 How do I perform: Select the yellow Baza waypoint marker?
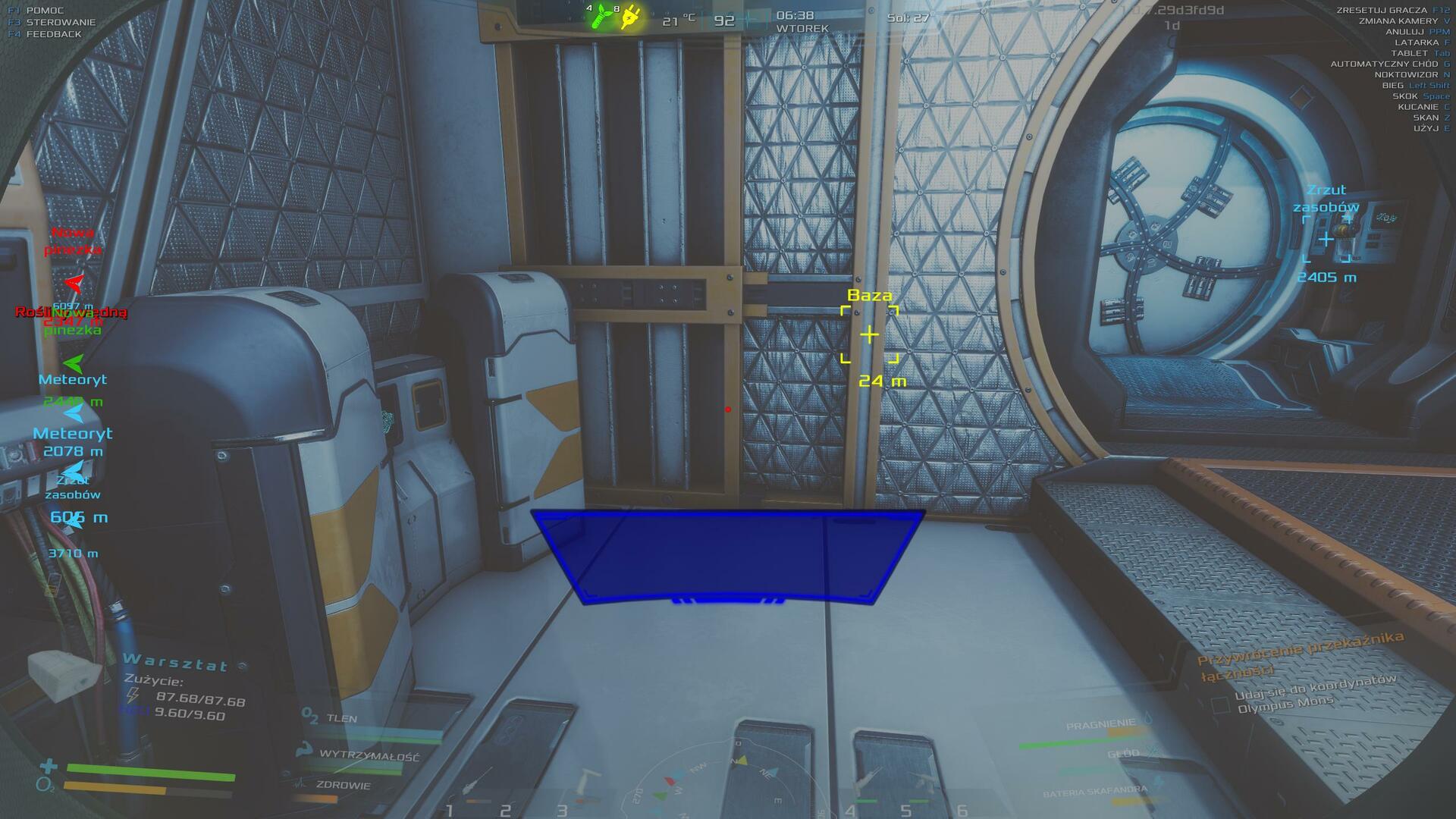[869, 334]
